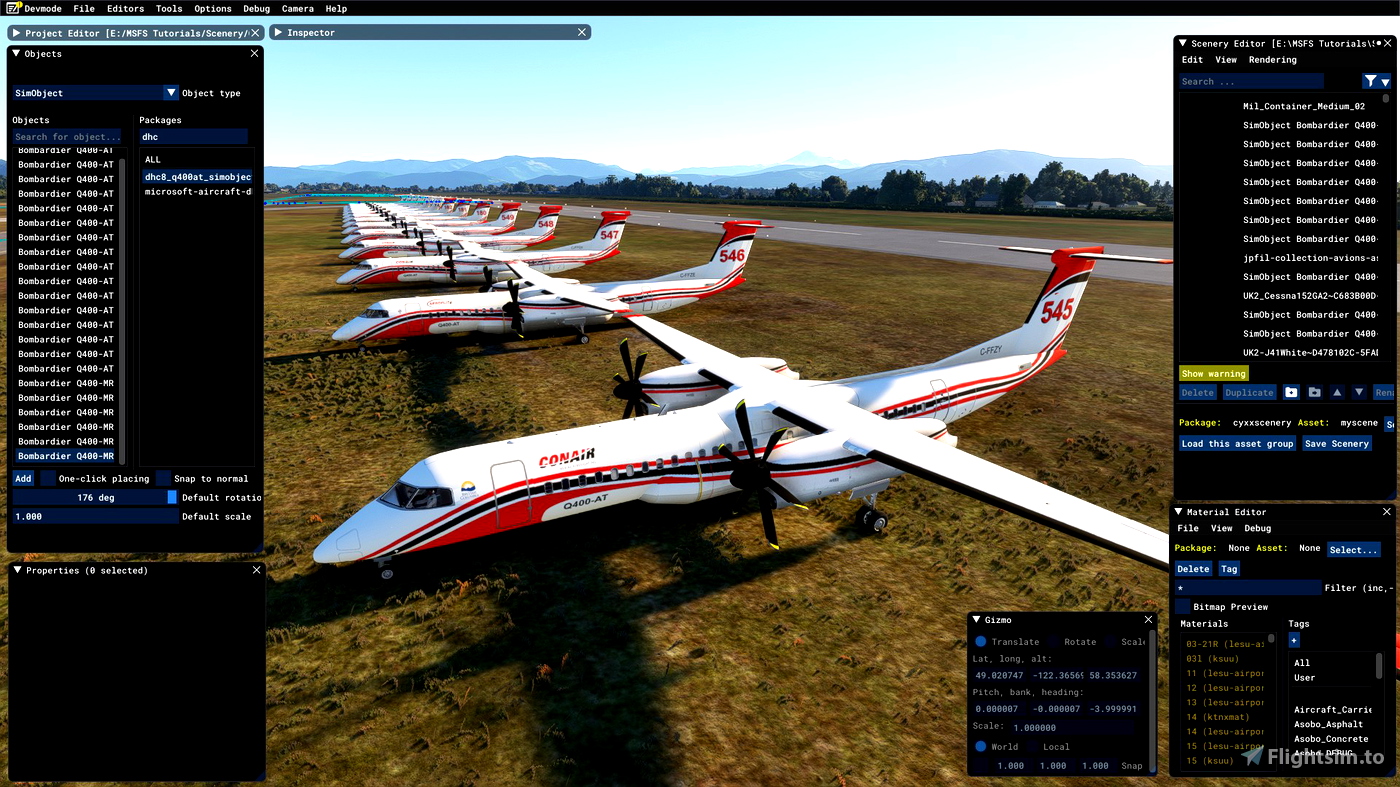Open the filter funnel icon beside the Scenery Editor search
1400x787 pixels.
coord(1371,80)
